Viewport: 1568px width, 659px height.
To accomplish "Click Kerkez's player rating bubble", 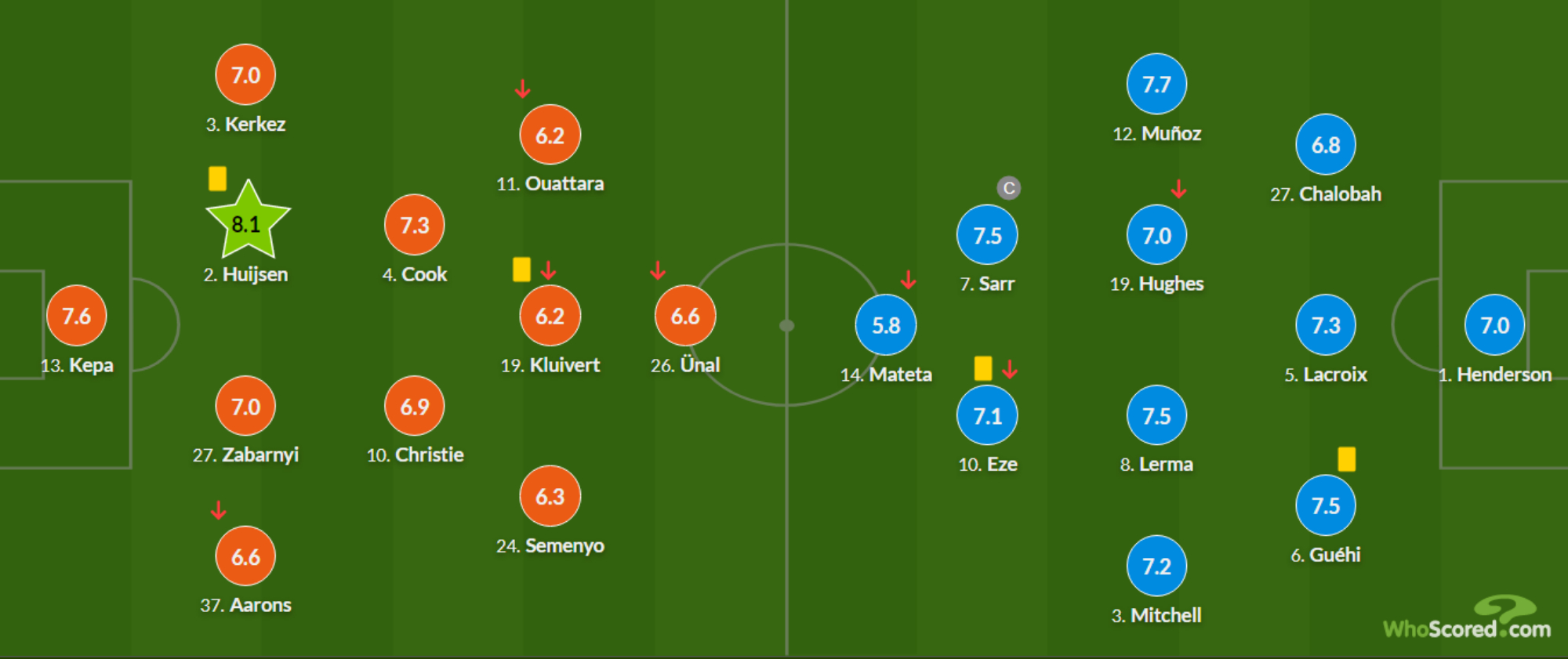I will [x=245, y=75].
